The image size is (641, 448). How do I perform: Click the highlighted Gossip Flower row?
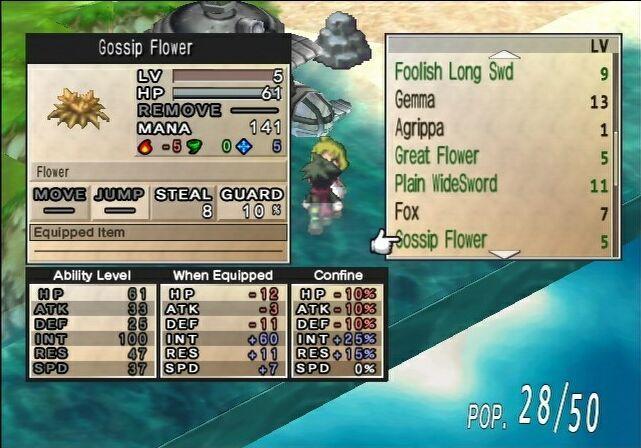(441, 240)
